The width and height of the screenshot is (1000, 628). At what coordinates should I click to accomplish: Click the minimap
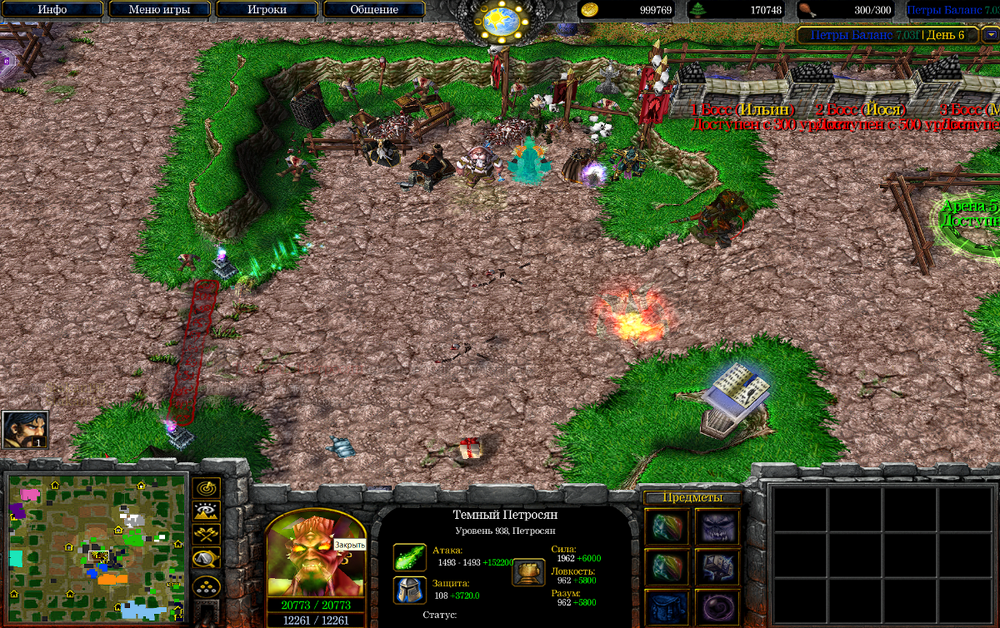coord(97,546)
